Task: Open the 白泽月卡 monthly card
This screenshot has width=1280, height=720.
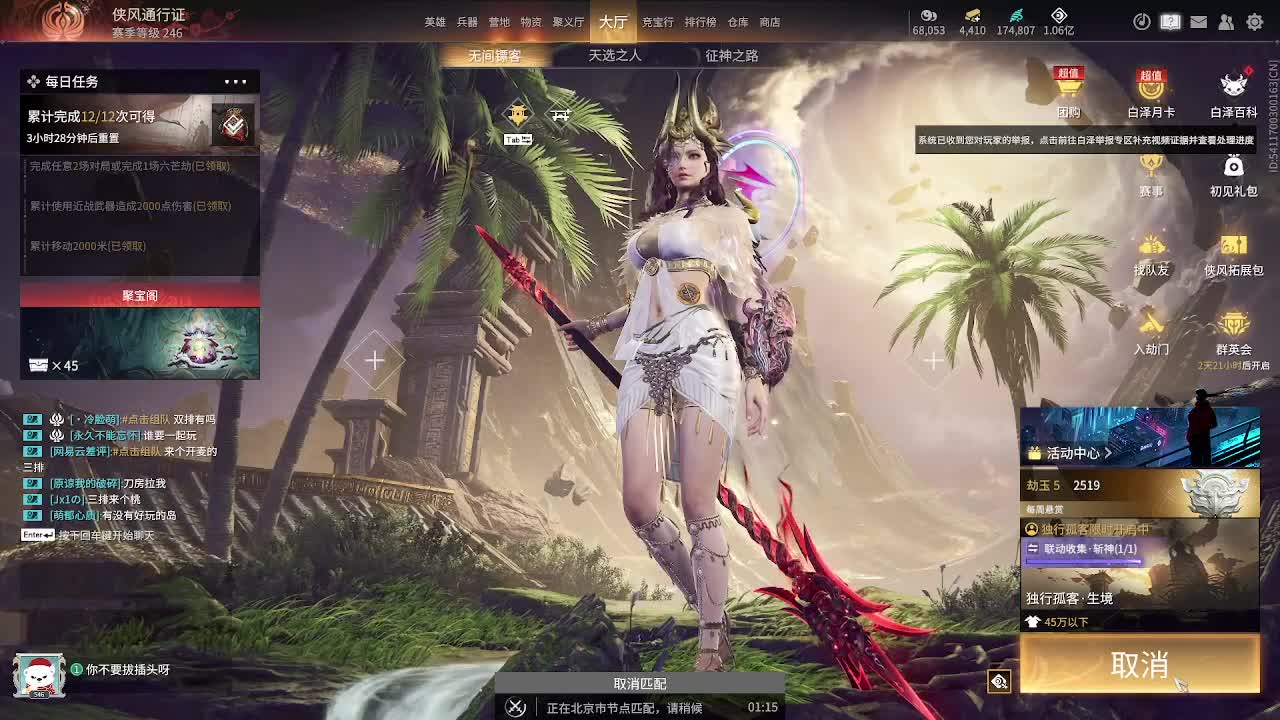Action: (x=1151, y=95)
